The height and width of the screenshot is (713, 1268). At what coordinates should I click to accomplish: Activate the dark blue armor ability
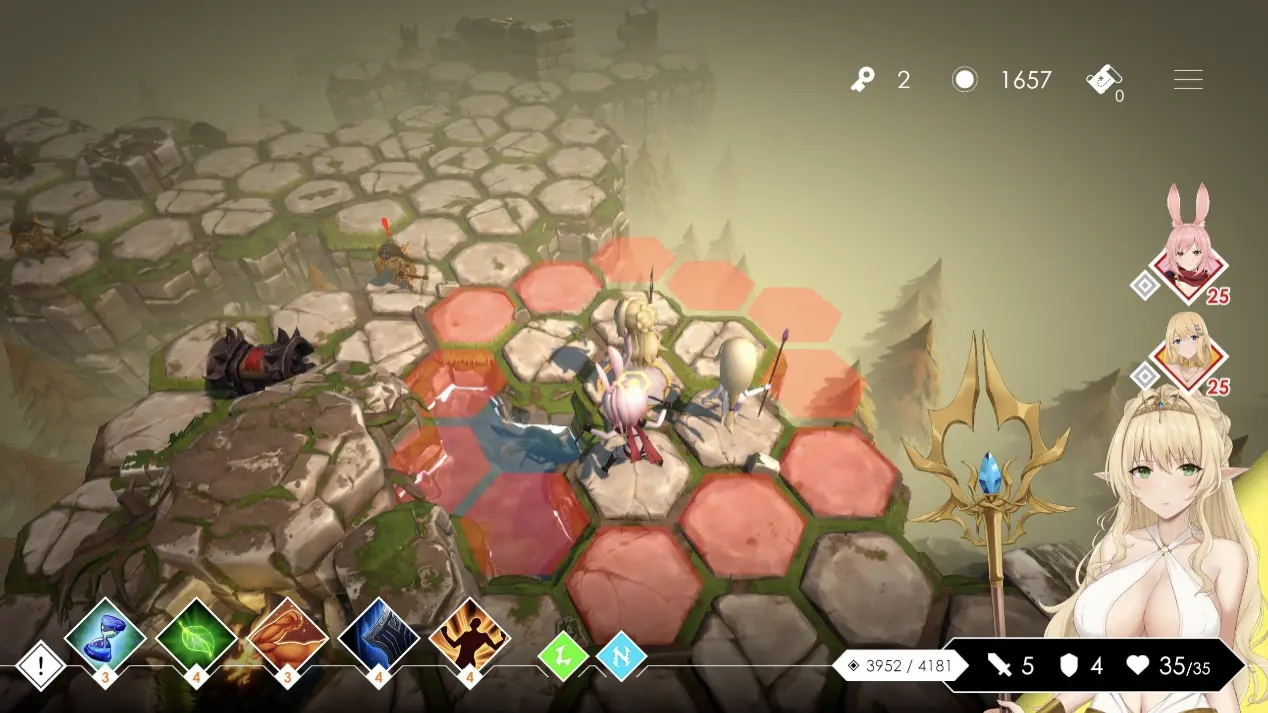(378, 637)
